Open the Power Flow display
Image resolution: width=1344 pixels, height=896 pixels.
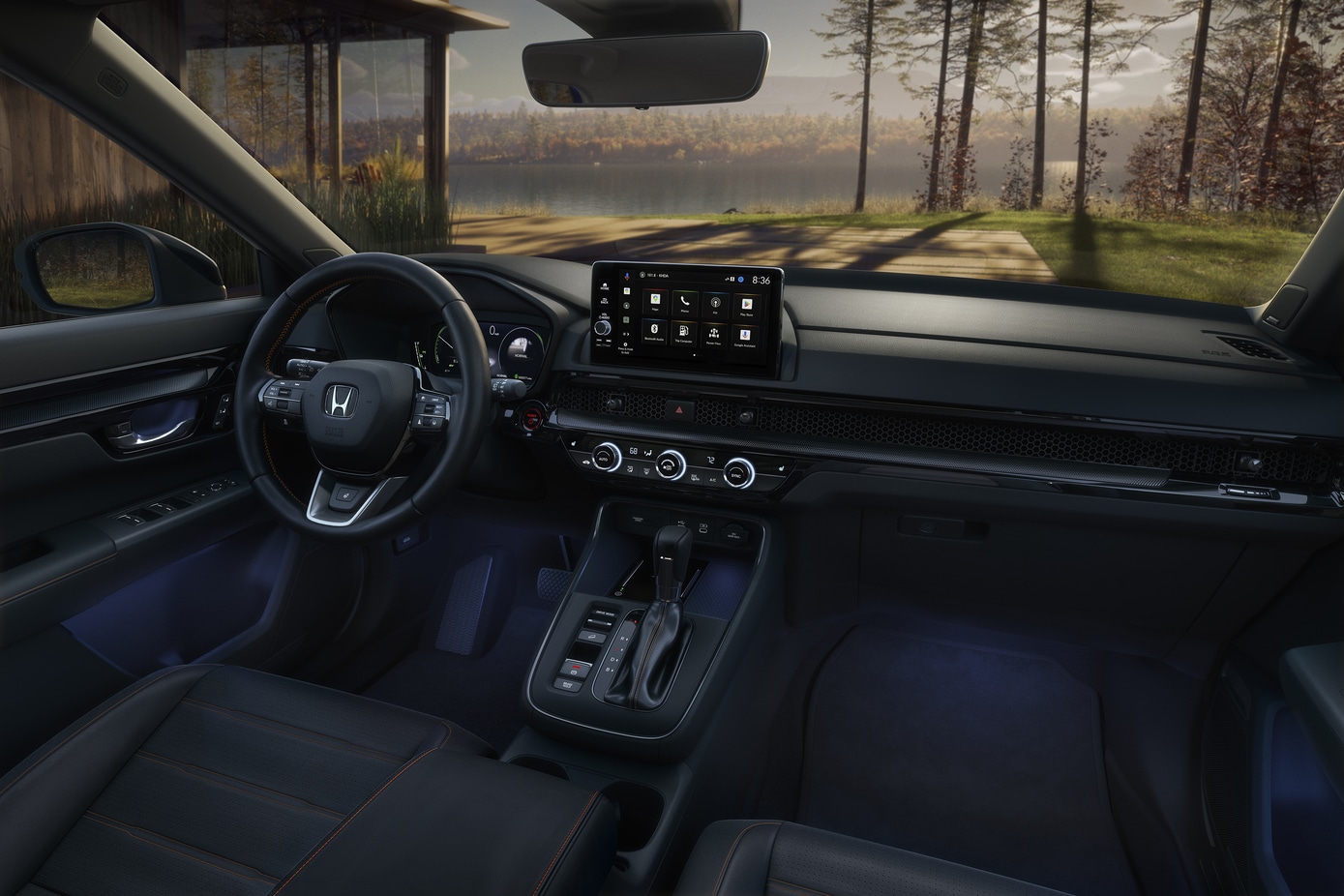coord(714,337)
